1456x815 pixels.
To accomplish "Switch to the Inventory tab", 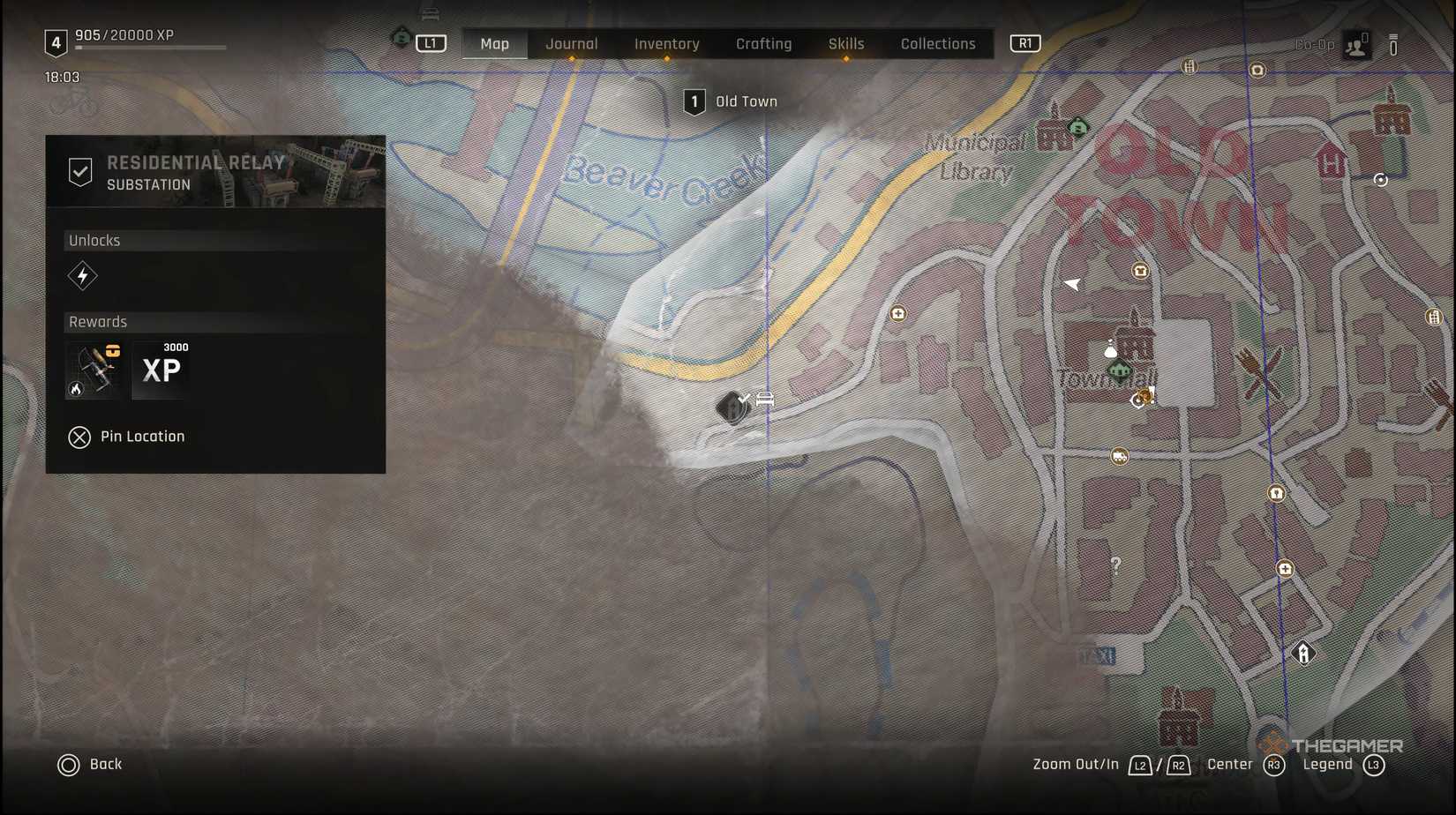I will [666, 43].
